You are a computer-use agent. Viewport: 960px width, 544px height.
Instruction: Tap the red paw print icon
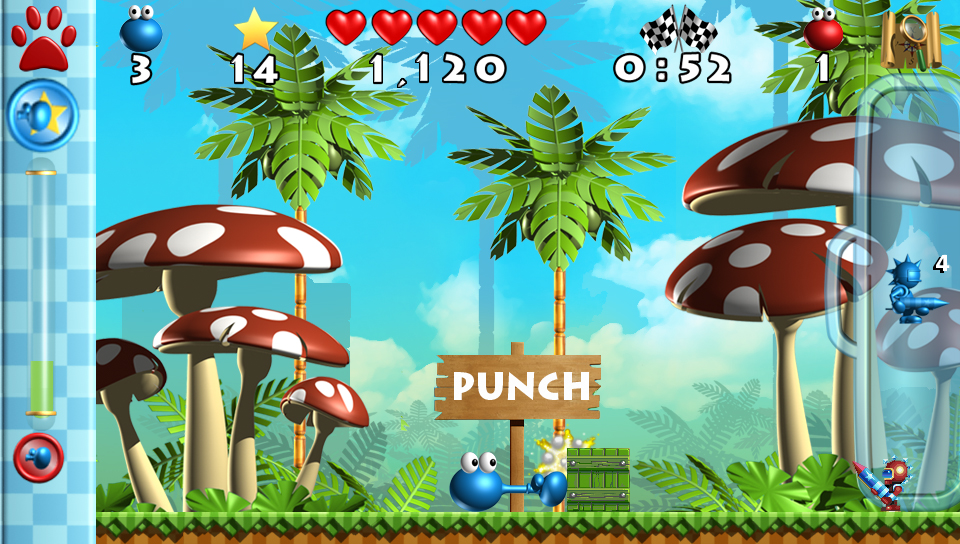(40, 38)
